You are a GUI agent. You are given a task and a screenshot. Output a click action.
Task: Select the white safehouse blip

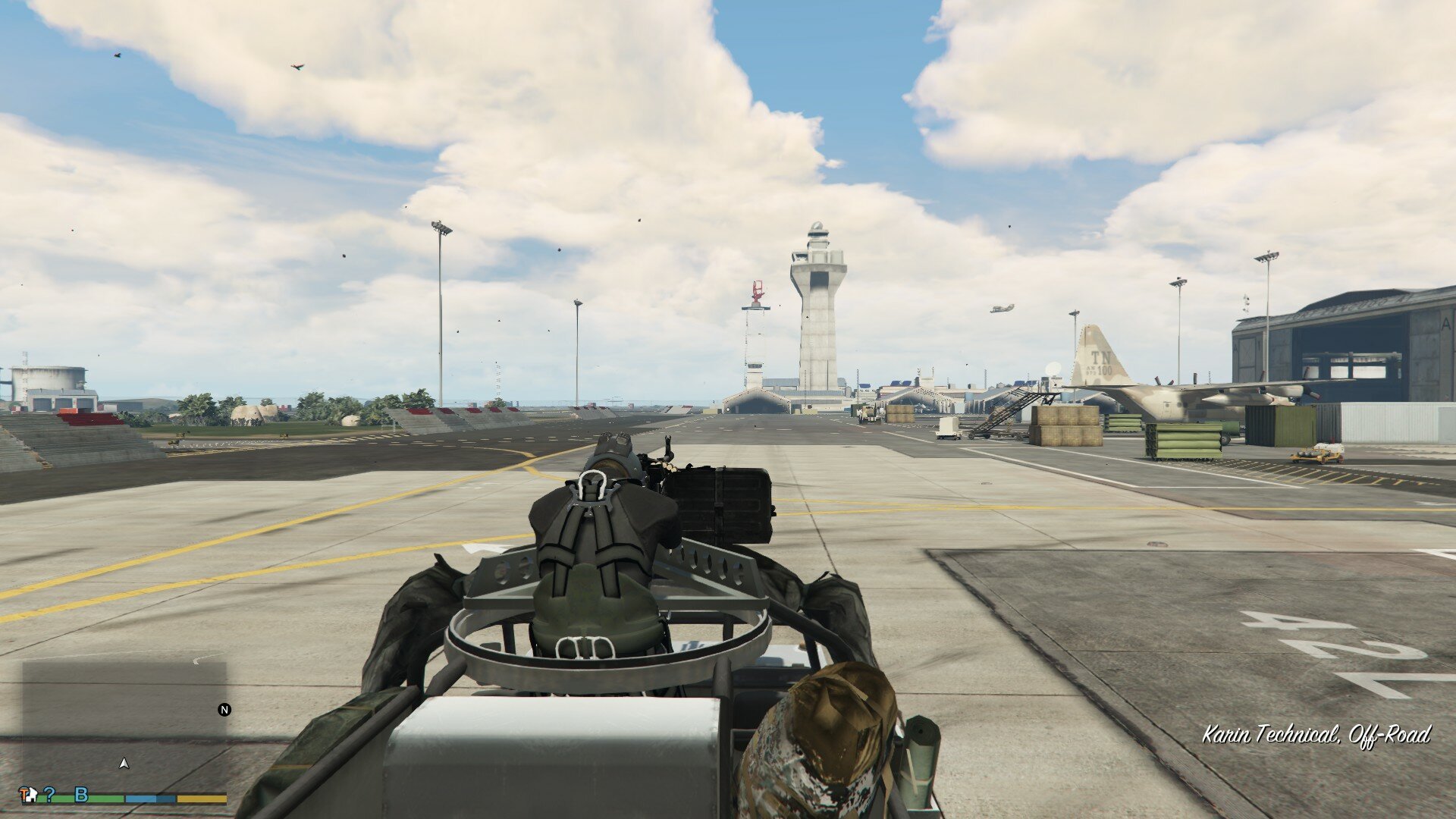tap(33, 795)
